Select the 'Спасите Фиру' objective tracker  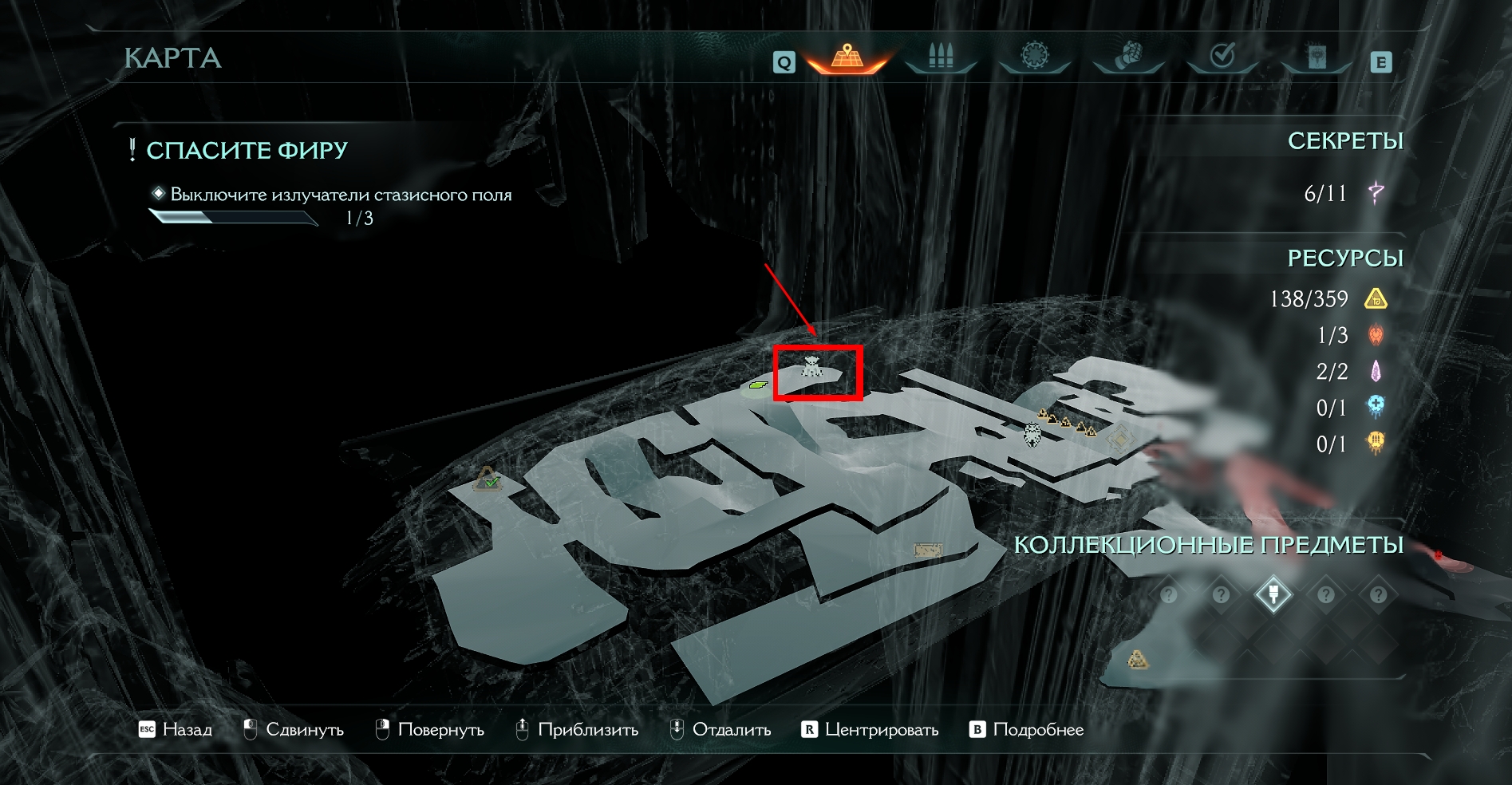pos(247,150)
